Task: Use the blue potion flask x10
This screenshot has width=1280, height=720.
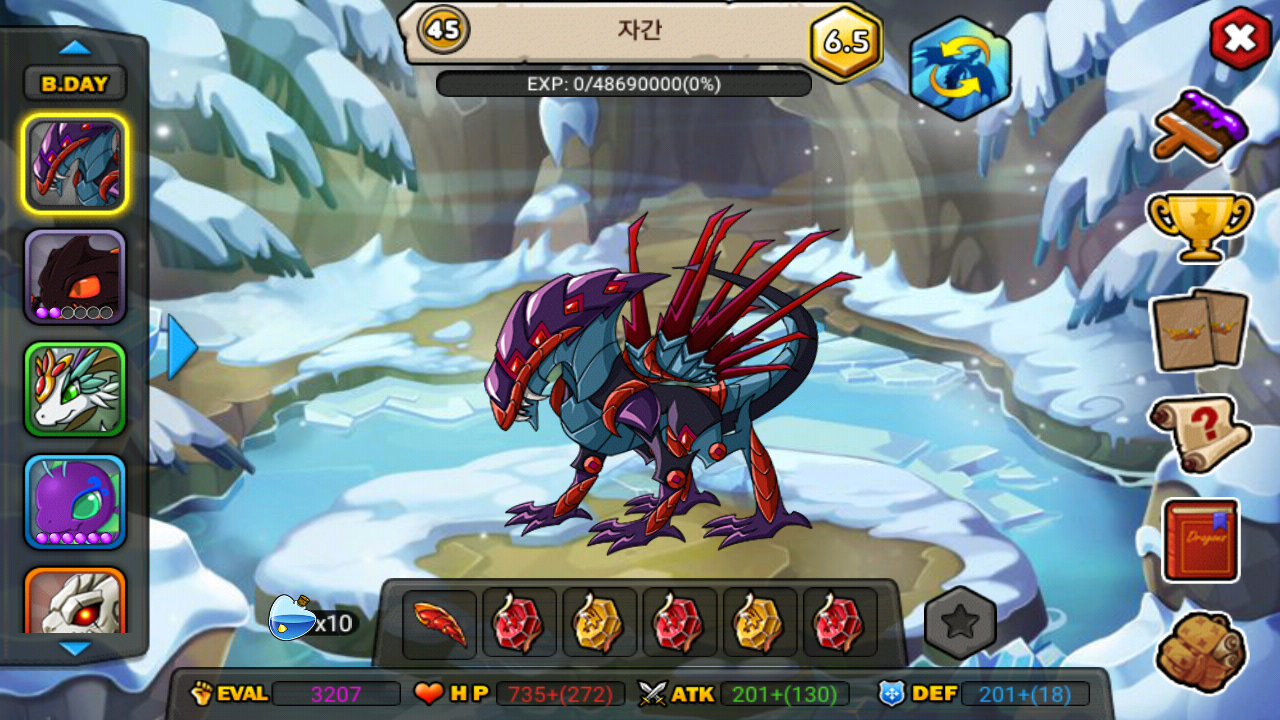Action: click(x=290, y=618)
